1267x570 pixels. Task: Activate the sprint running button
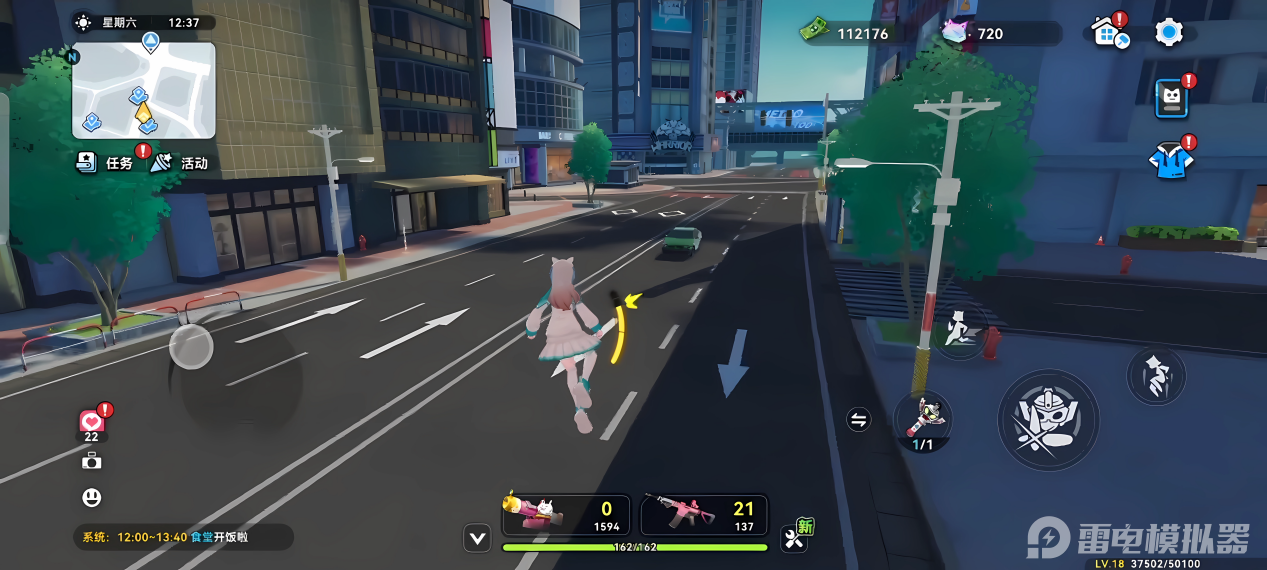pyautogui.click(x=961, y=328)
